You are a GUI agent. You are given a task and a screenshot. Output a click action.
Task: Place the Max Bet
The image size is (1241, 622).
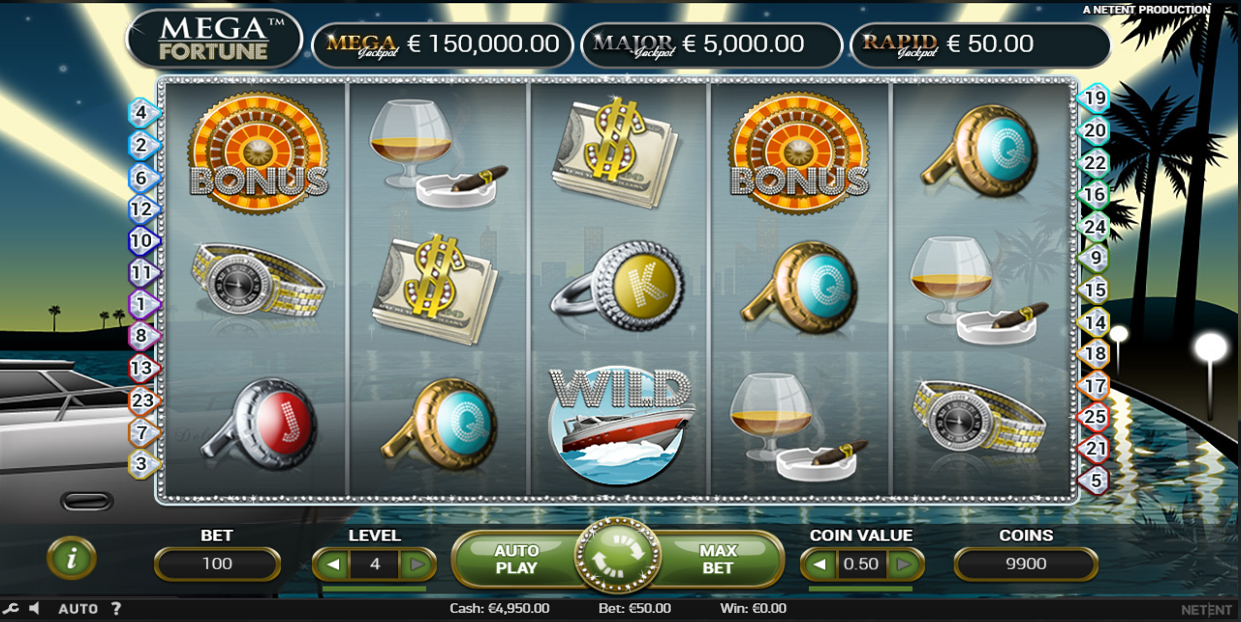coord(717,559)
